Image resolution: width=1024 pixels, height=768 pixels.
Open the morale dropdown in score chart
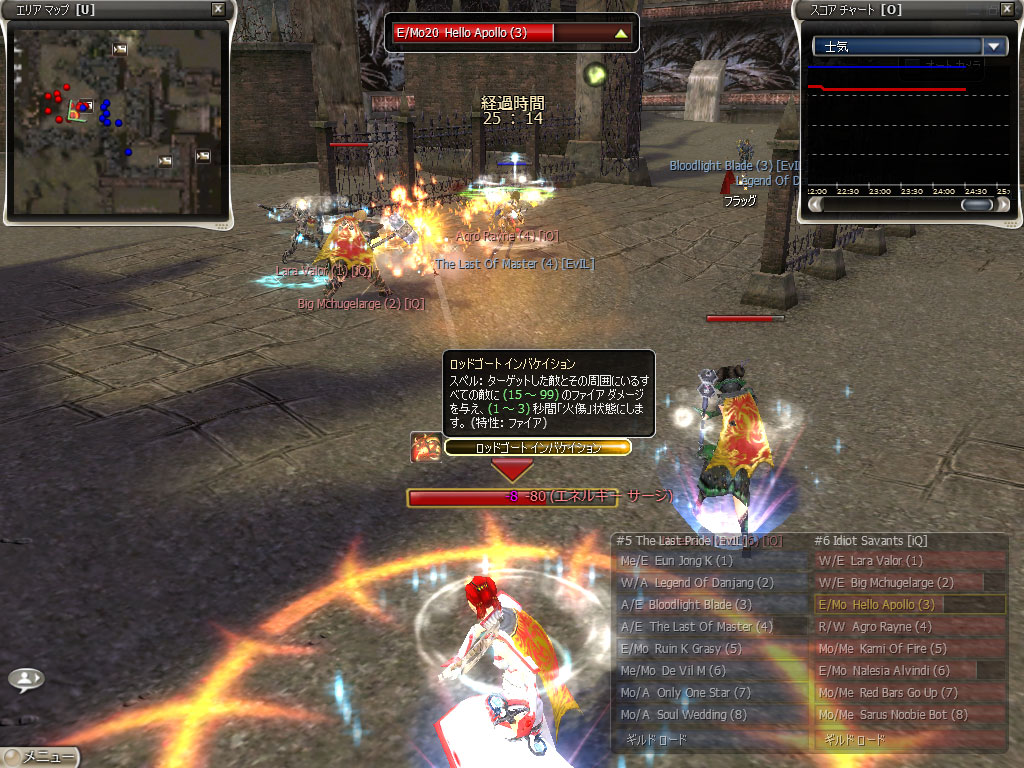(x=994, y=46)
